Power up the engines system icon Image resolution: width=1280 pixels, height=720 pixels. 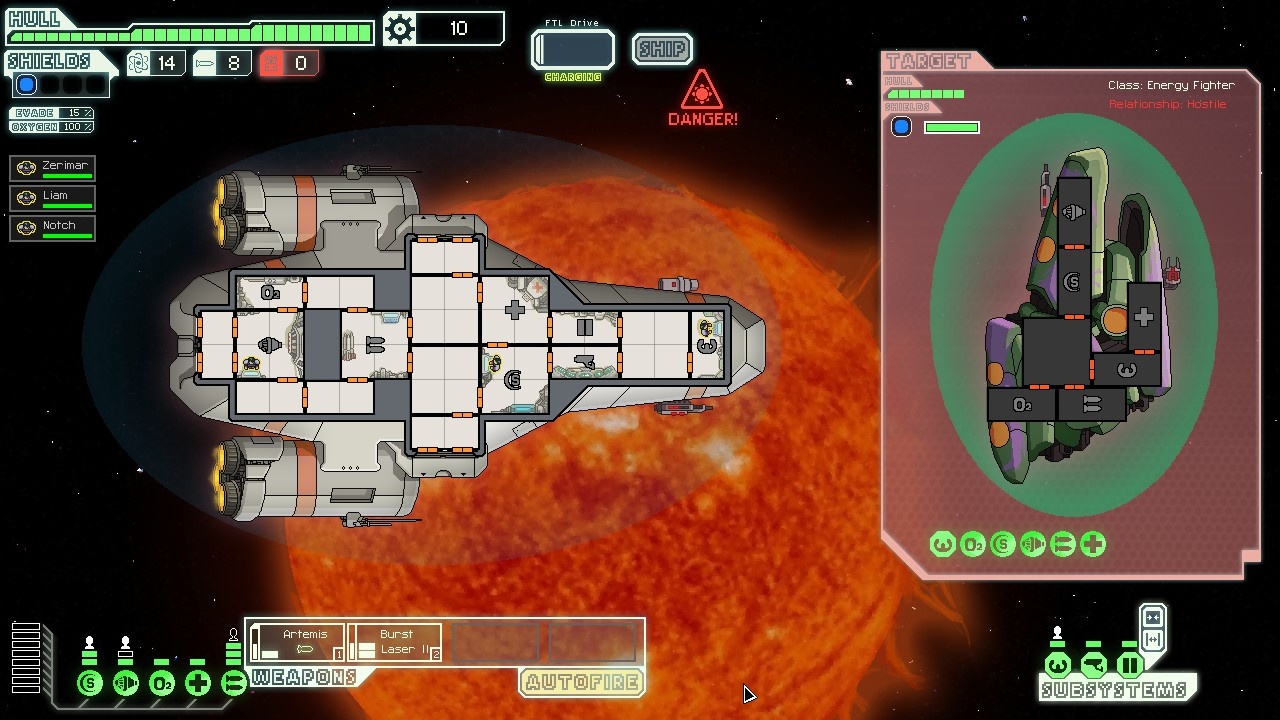click(126, 684)
